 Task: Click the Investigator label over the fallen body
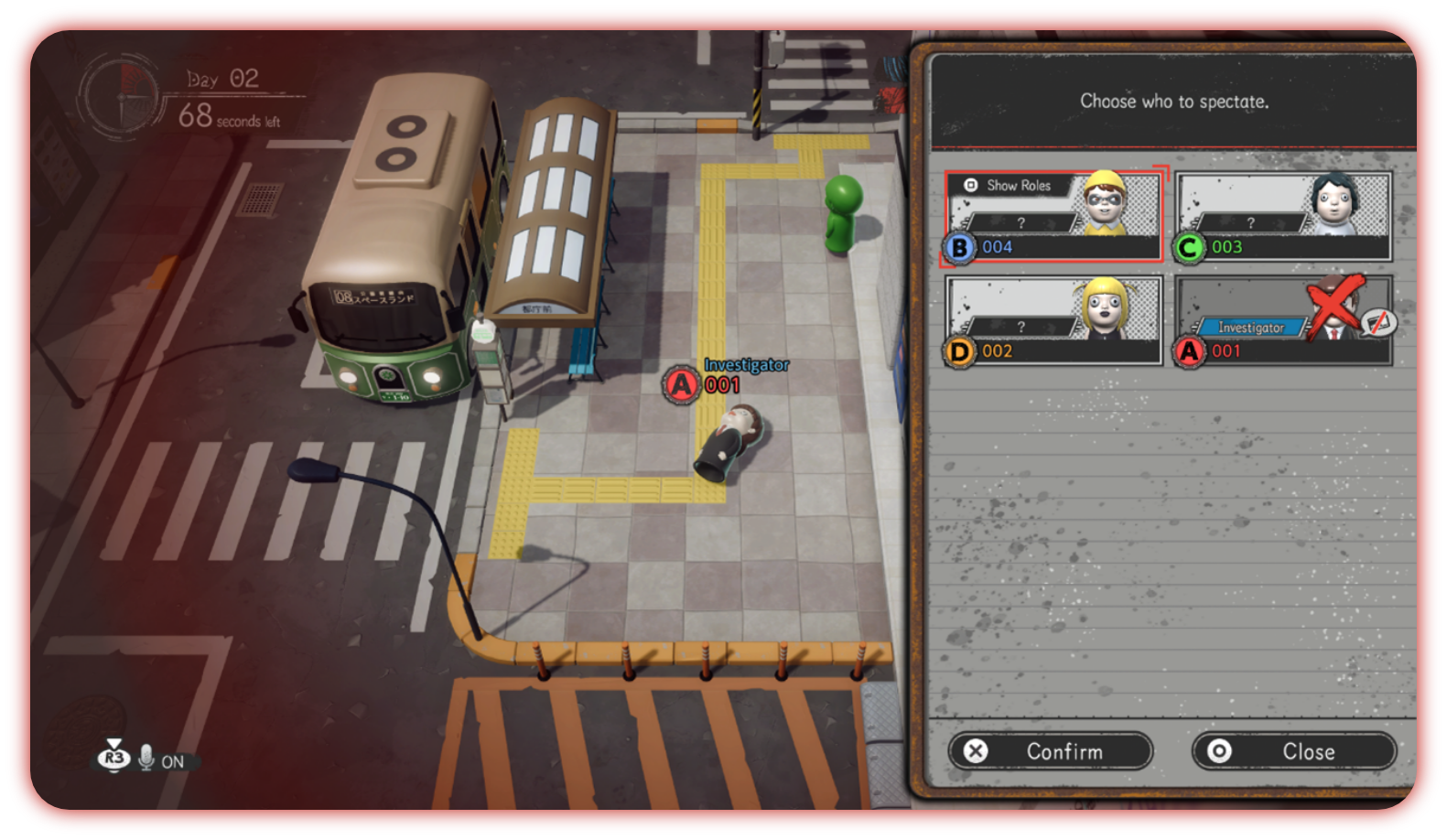(746, 366)
